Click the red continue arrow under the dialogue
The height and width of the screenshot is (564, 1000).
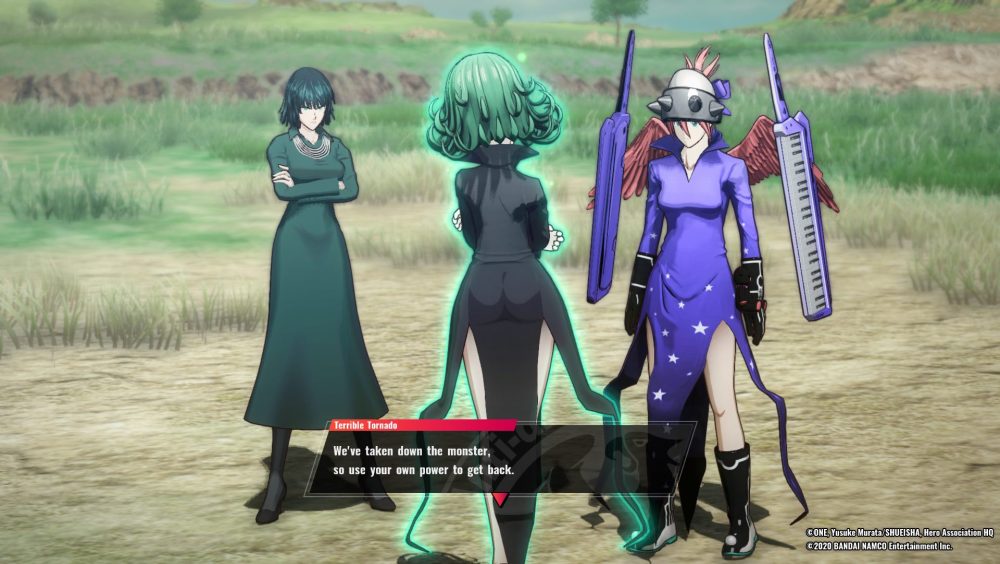[500, 498]
